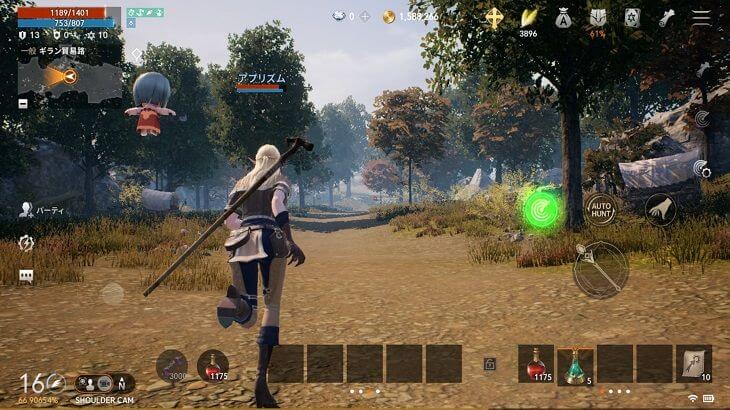The width and height of the screenshot is (730, 410).
Task: Open the chat bubble icon
Action: 26,276
